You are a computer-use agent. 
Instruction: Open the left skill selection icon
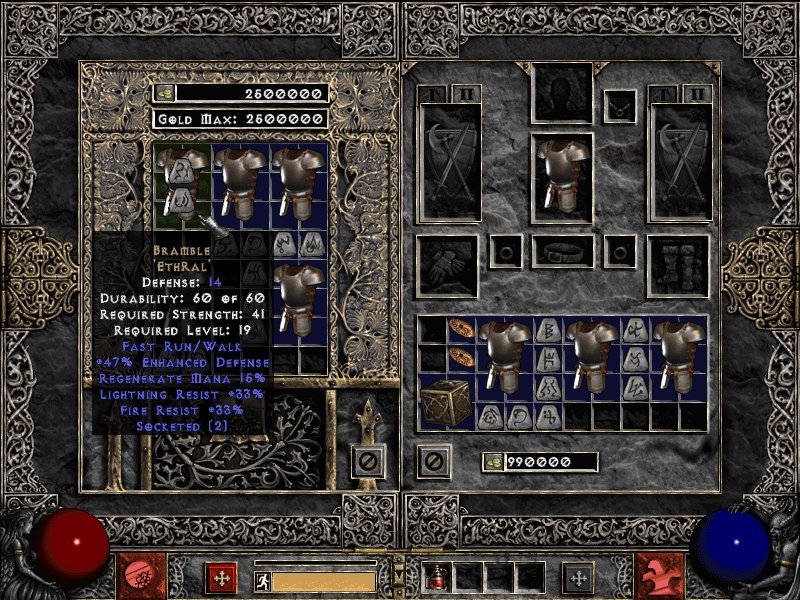tap(135, 577)
